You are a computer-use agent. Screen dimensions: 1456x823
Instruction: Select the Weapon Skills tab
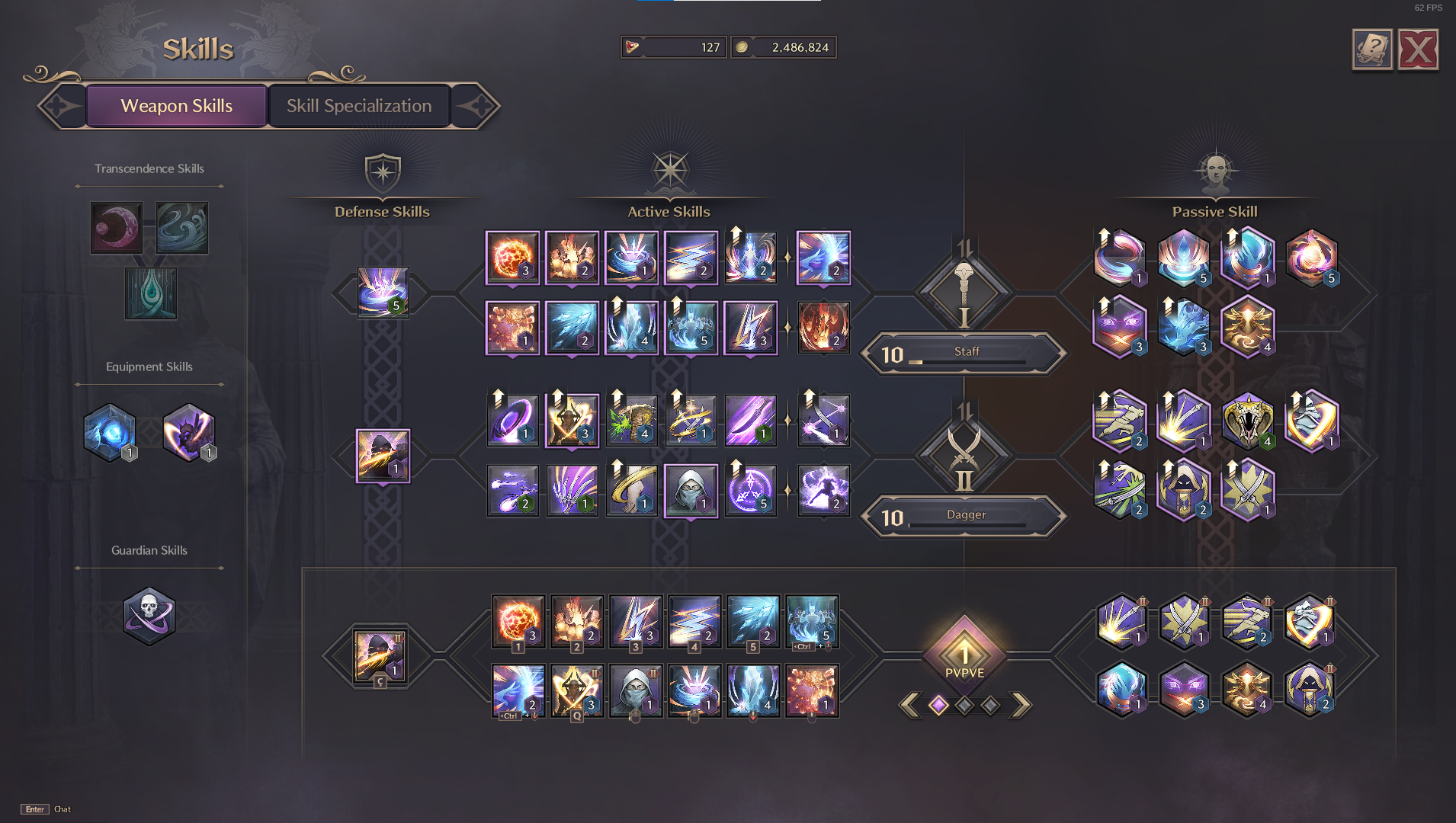pyautogui.click(x=176, y=106)
